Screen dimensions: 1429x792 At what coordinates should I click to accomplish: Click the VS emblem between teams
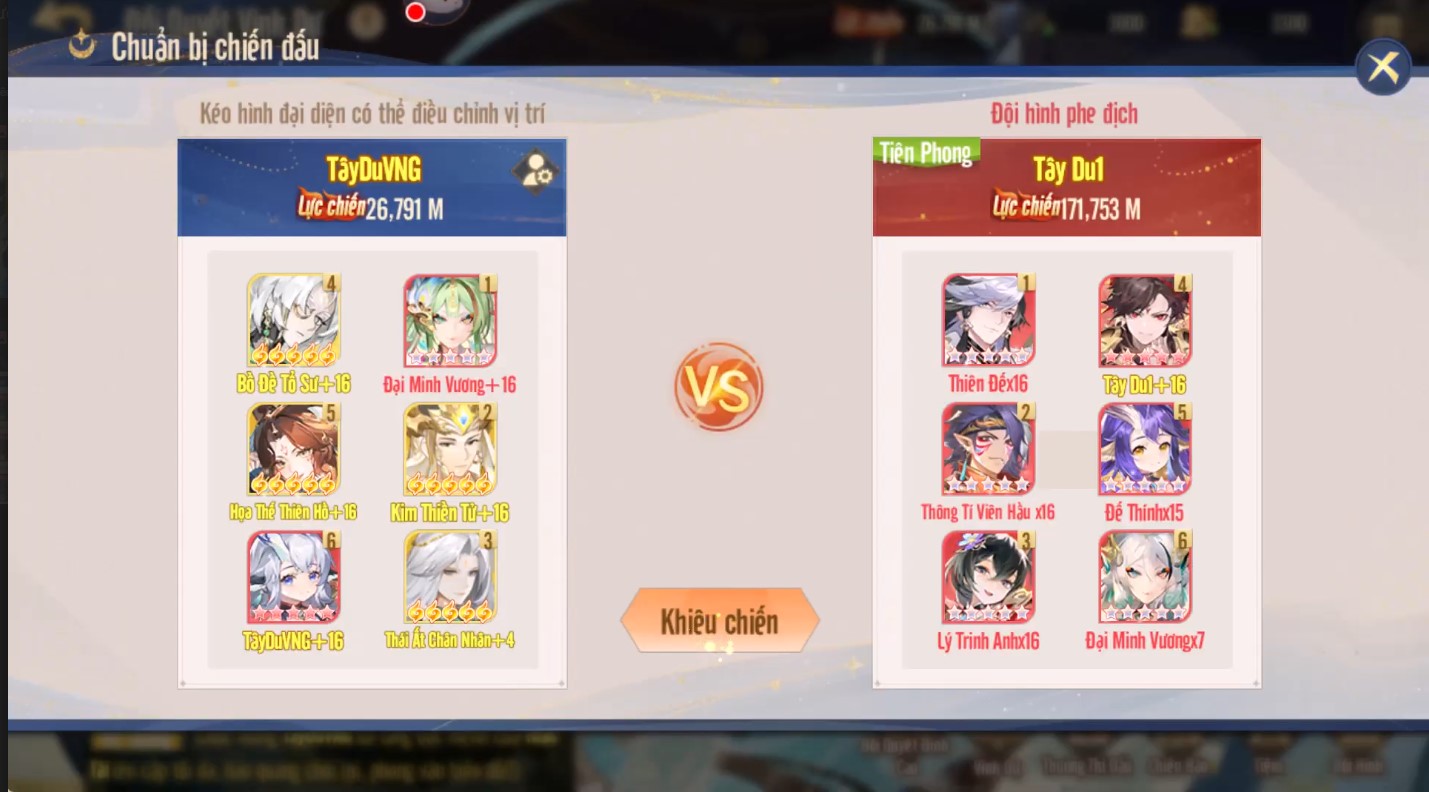pyautogui.click(x=719, y=388)
